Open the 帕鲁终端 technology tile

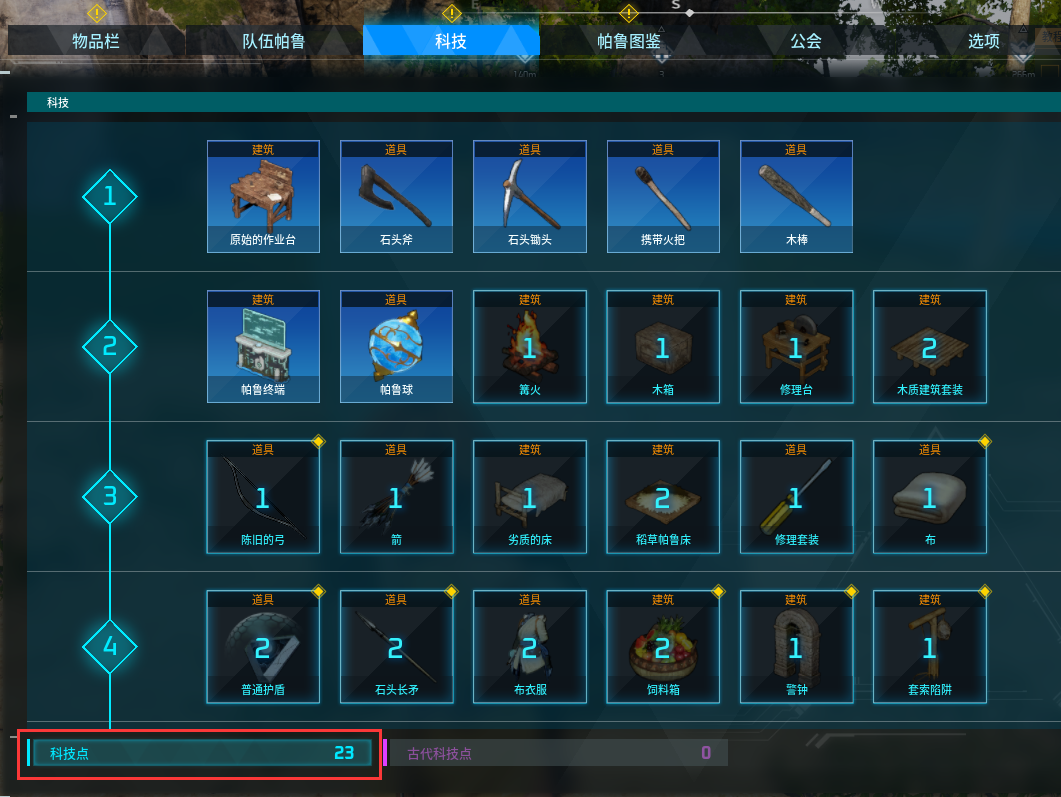pyautogui.click(x=263, y=346)
